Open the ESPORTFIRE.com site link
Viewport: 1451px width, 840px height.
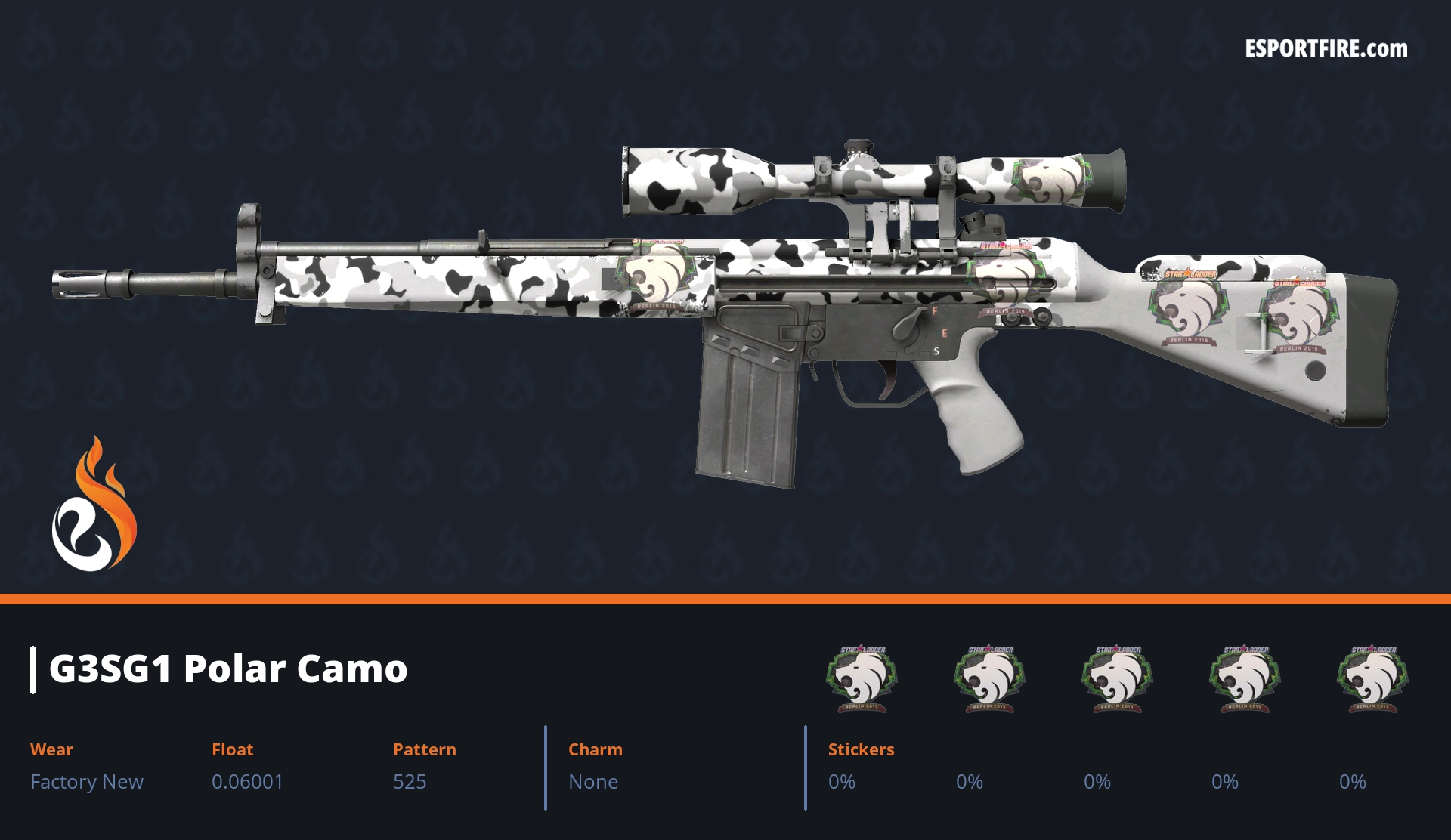tap(1326, 49)
